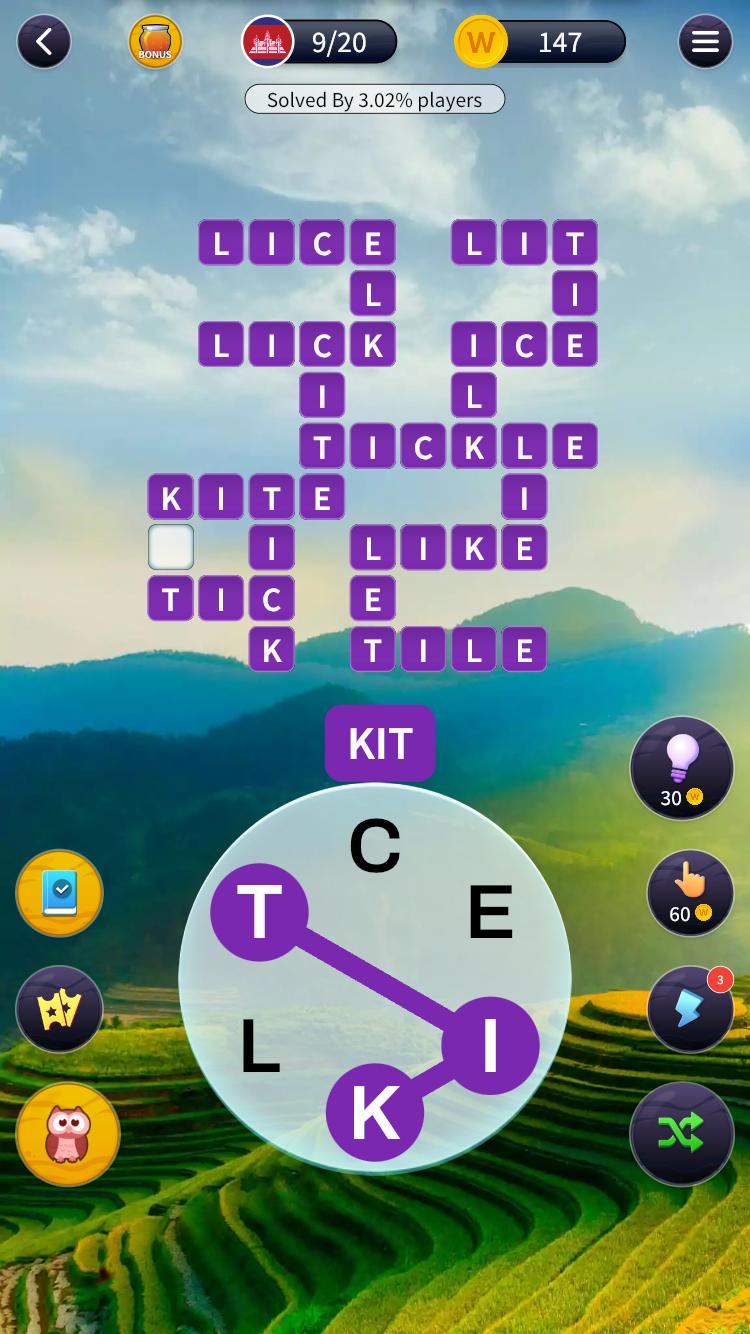Select the letter K on the wheel
This screenshot has width=750, height=1334.
(375, 1112)
